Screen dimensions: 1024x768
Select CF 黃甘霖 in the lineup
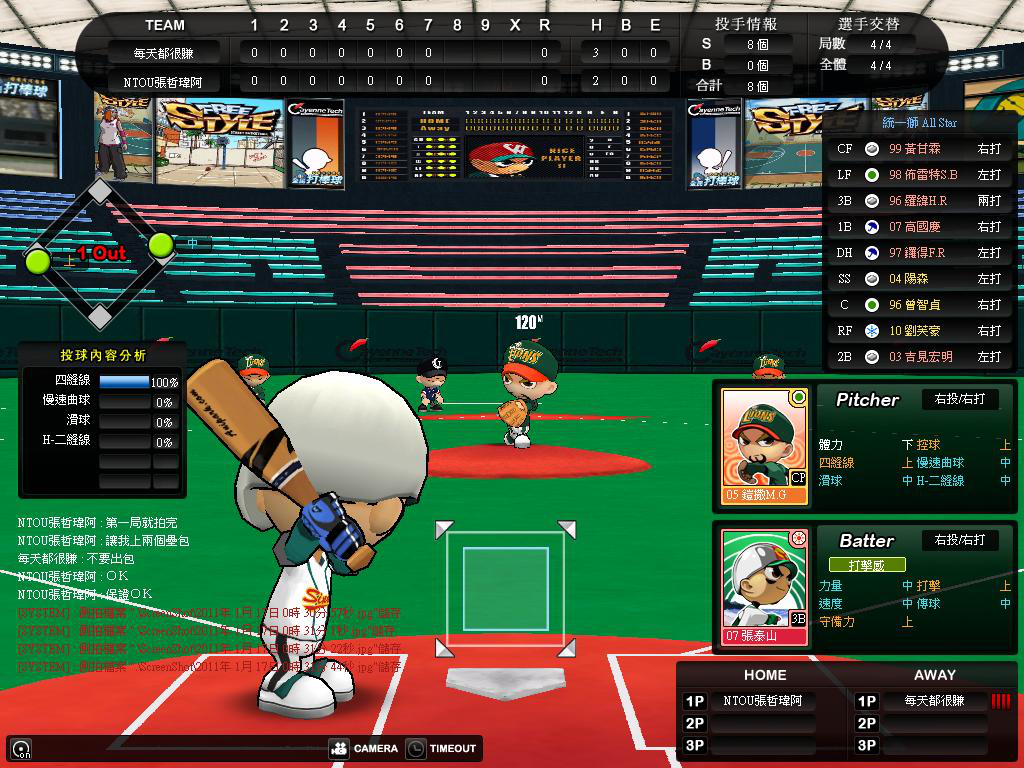918,148
